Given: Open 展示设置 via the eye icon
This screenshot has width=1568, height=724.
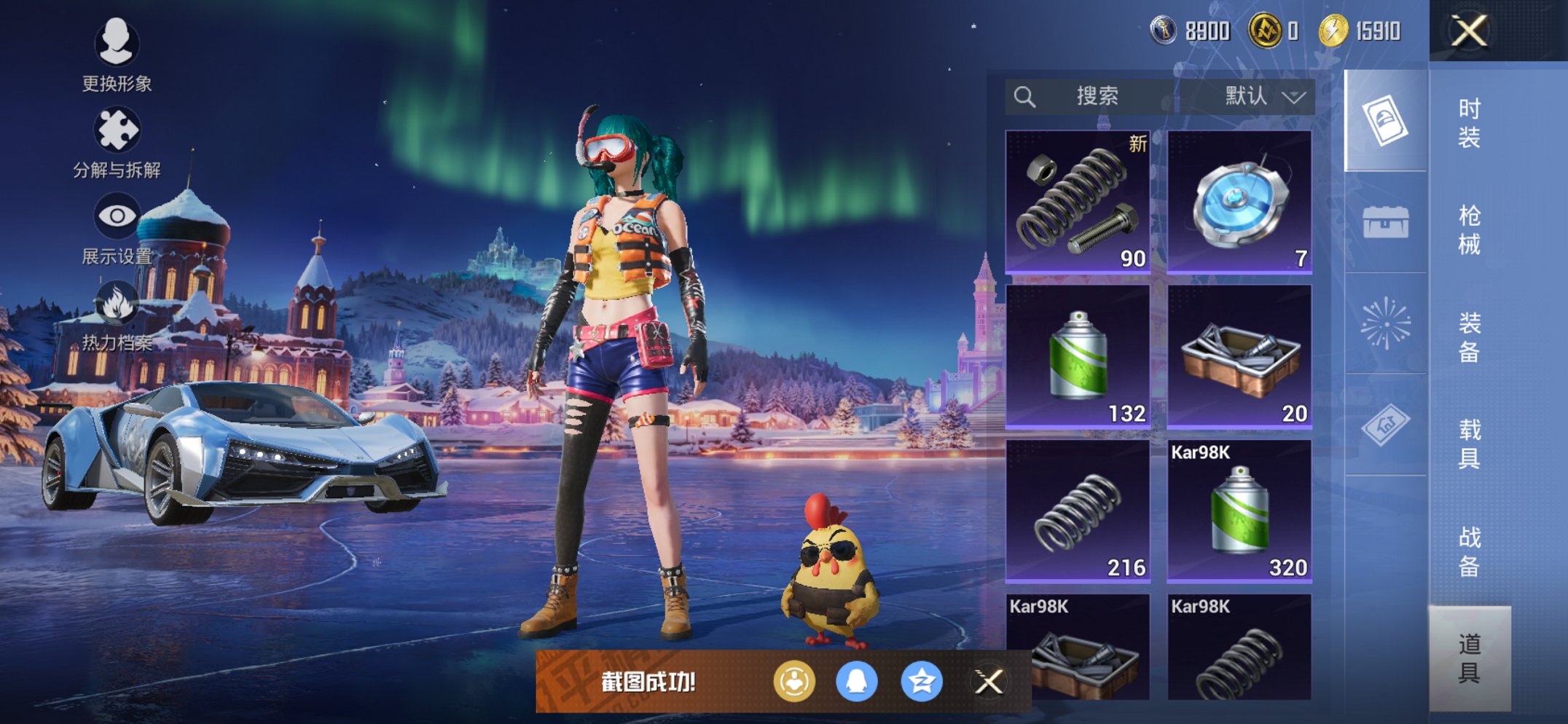Looking at the screenshot, I should click(117, 215).
